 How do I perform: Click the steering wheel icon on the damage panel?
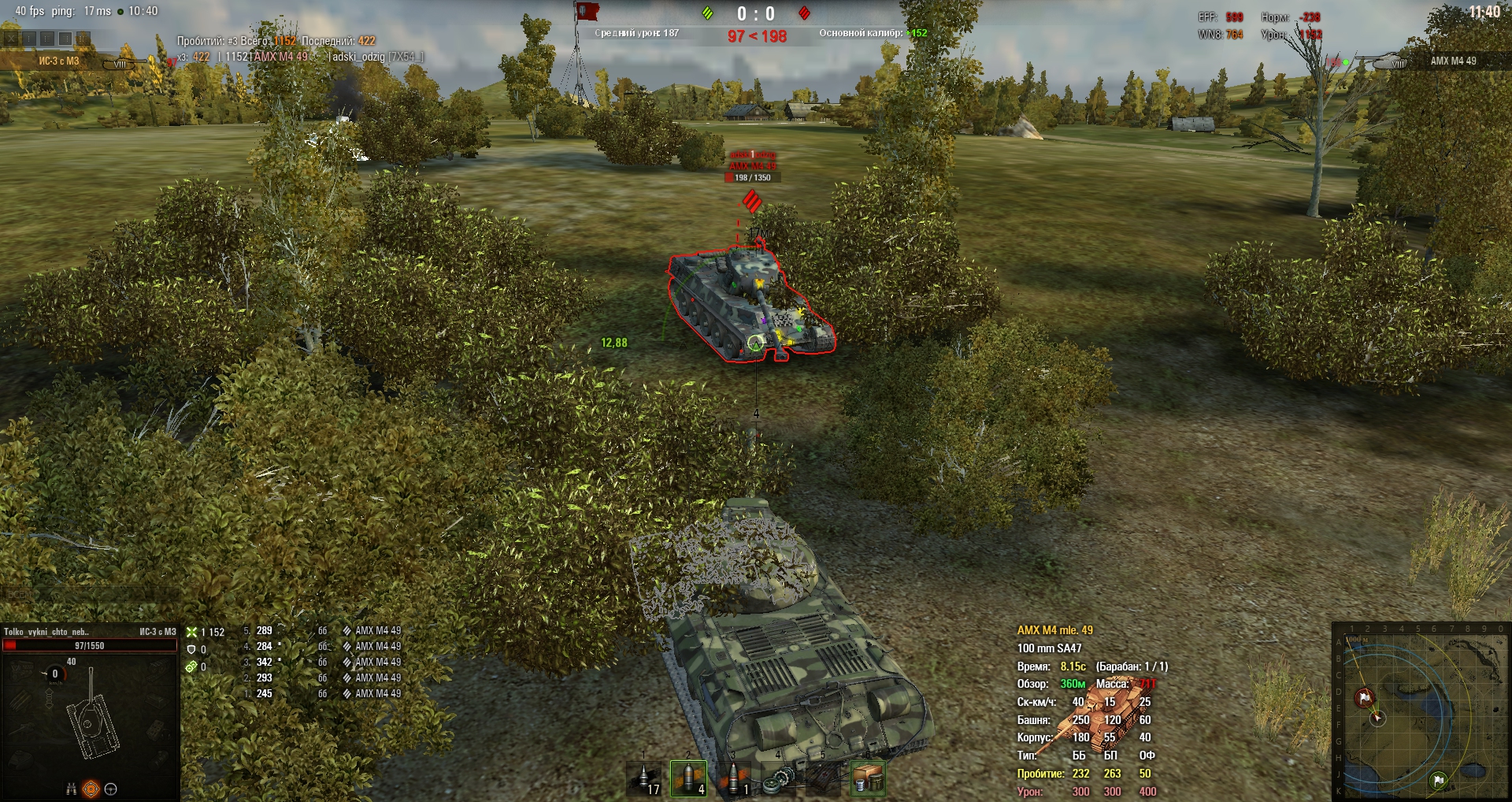point(111,789)
